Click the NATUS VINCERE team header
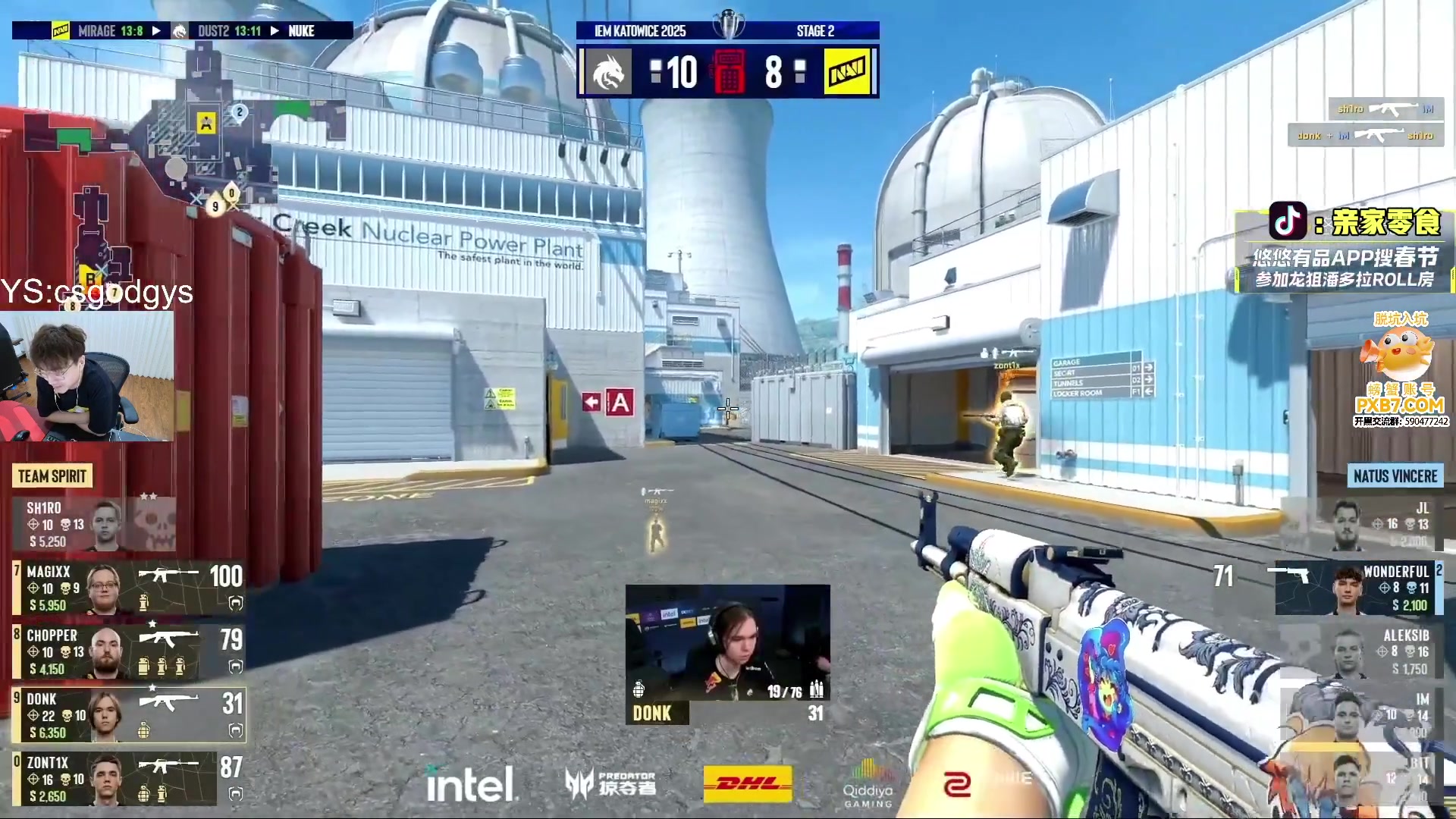This screenshot has height=819, width=1456. pyautogui.click(x=1395, y=476)
